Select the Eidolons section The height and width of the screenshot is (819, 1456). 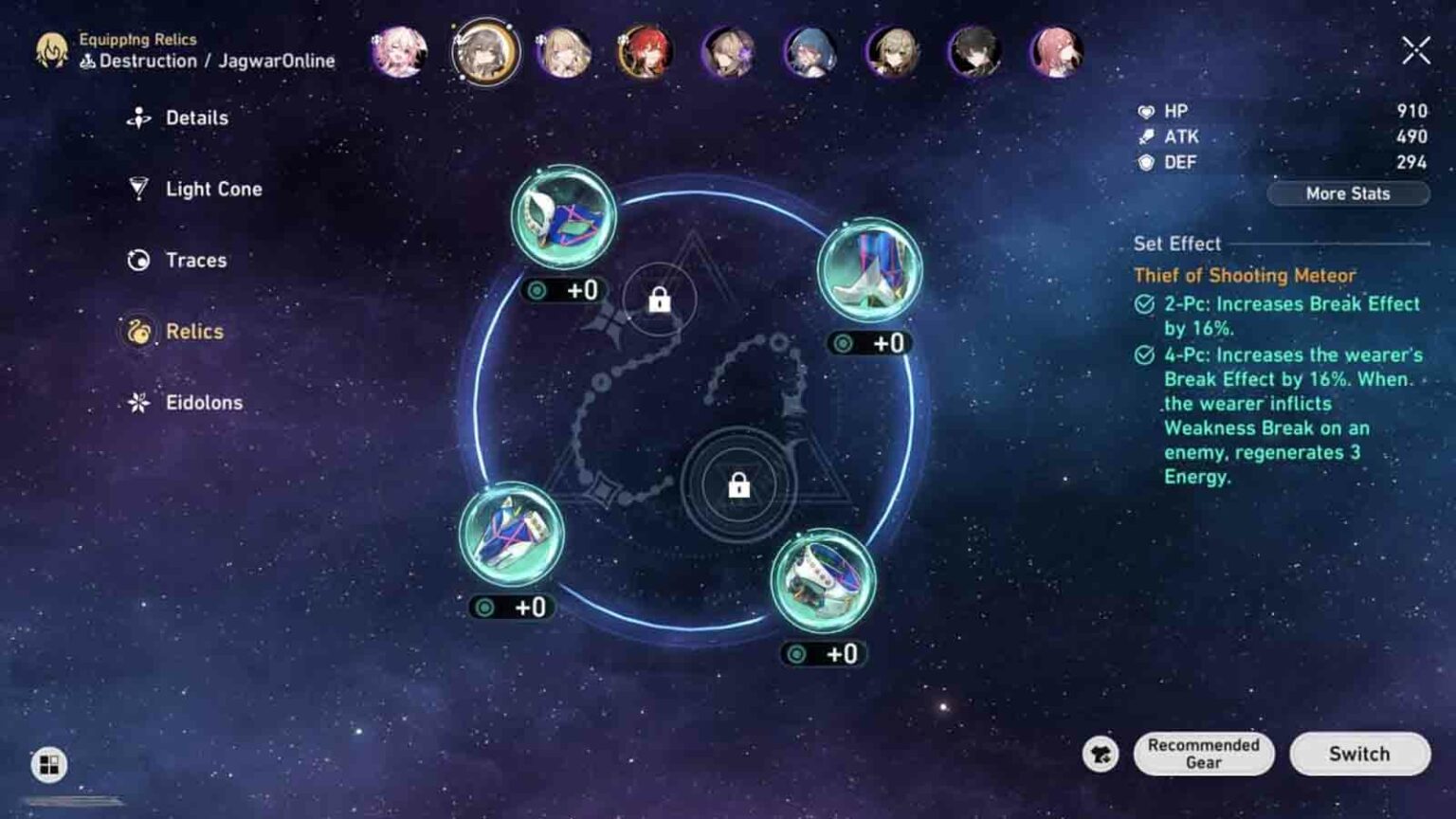[x=202, y=402]
